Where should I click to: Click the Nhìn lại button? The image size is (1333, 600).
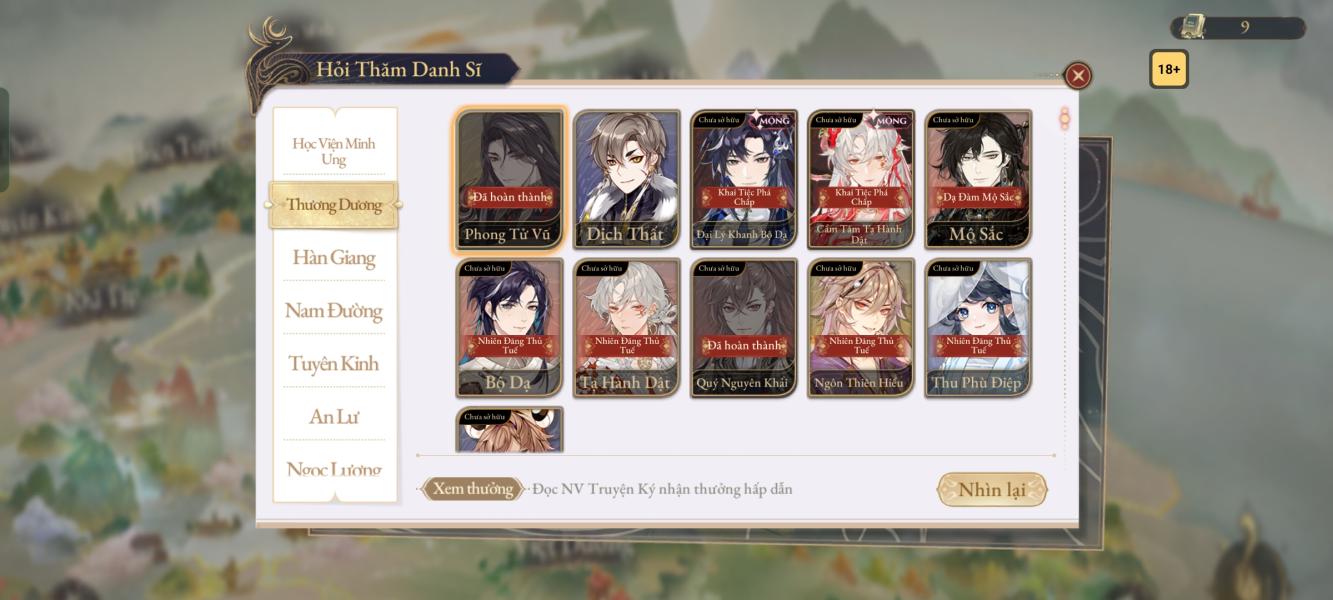[x=992, y=490]
